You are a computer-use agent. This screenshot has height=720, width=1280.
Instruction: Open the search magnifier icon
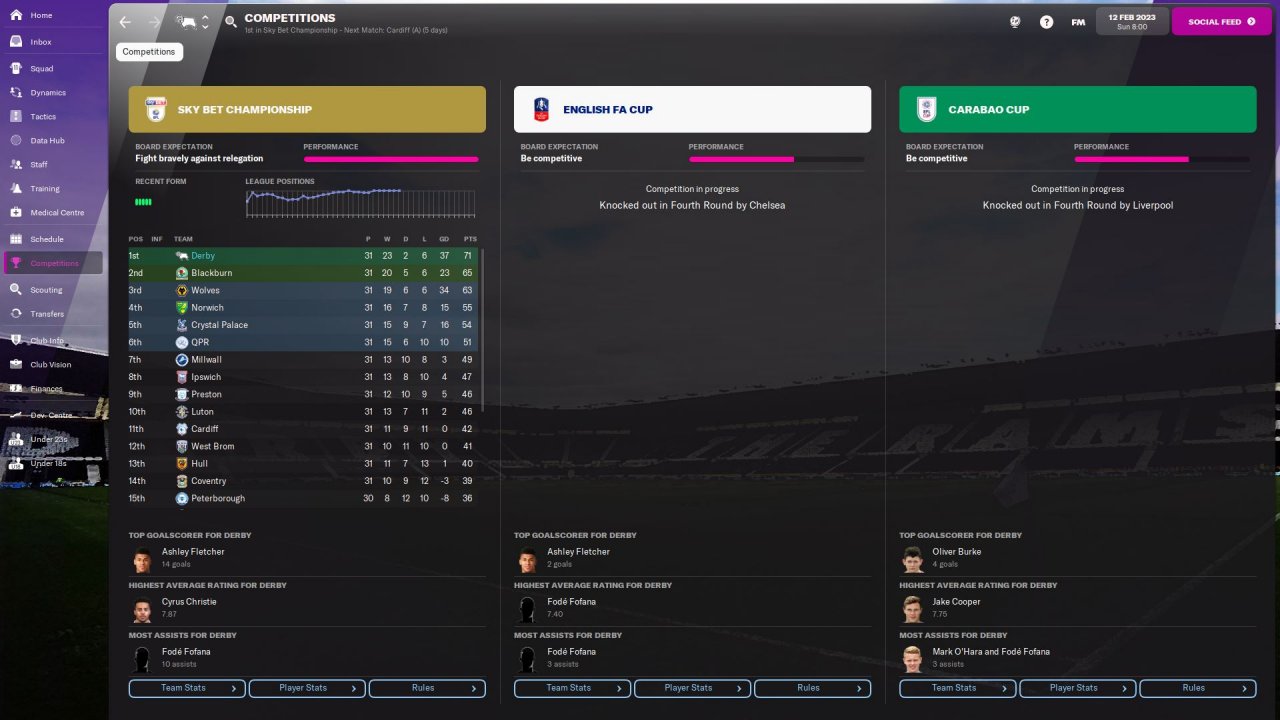tap(231, 22)
